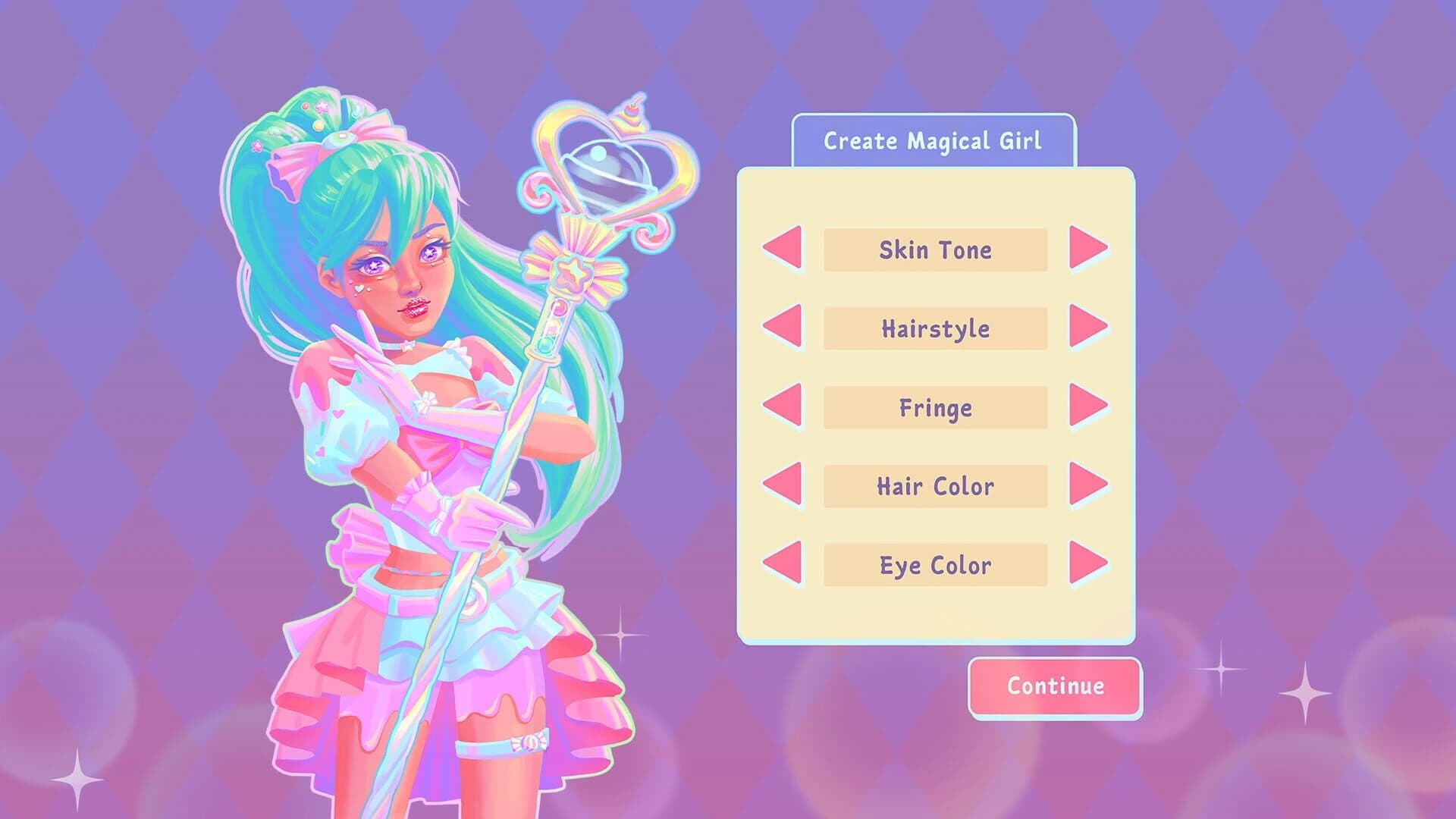1456x819 pixels.
Task: Select the previous Hair Color
Action: [783, 486]
